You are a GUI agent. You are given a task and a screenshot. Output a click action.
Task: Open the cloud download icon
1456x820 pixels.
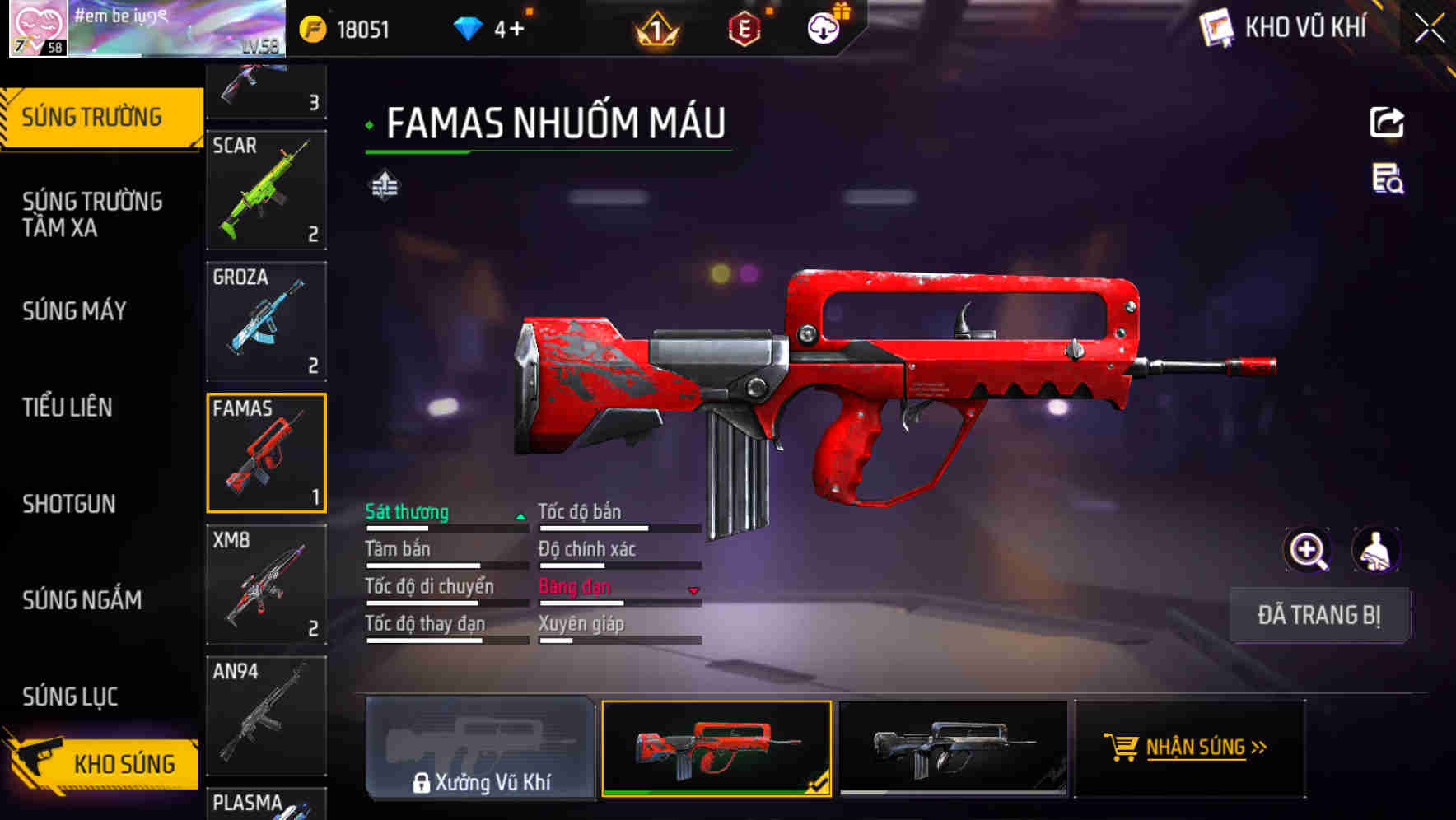click(823, 29)
